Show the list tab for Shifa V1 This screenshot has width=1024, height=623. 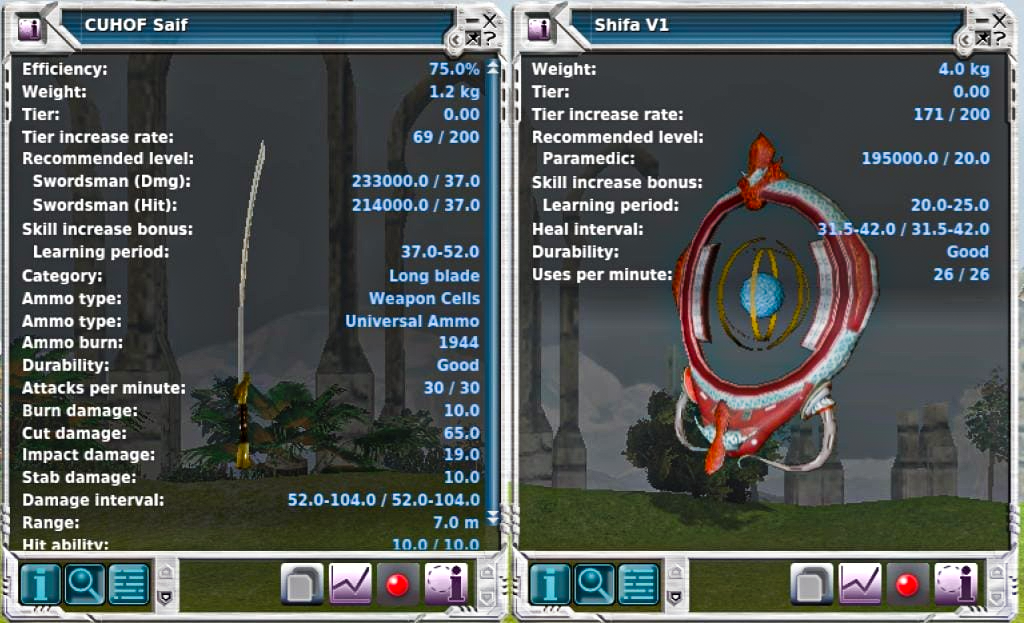coord(638,584)
